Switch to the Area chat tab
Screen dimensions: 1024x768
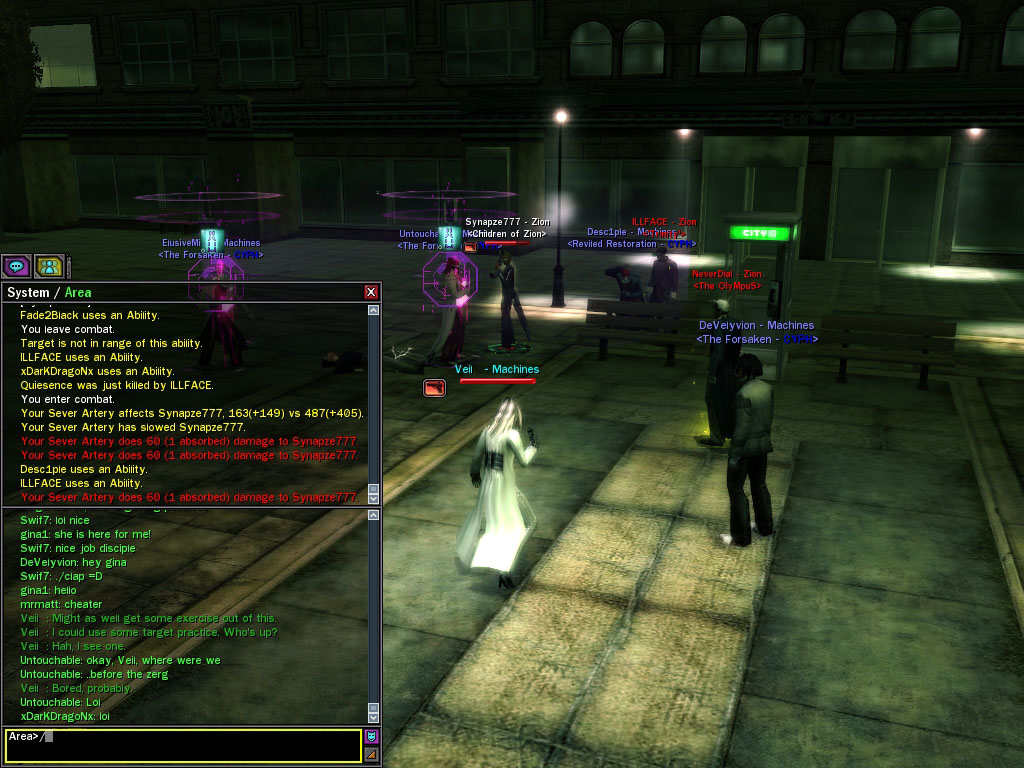coord(78,293)
